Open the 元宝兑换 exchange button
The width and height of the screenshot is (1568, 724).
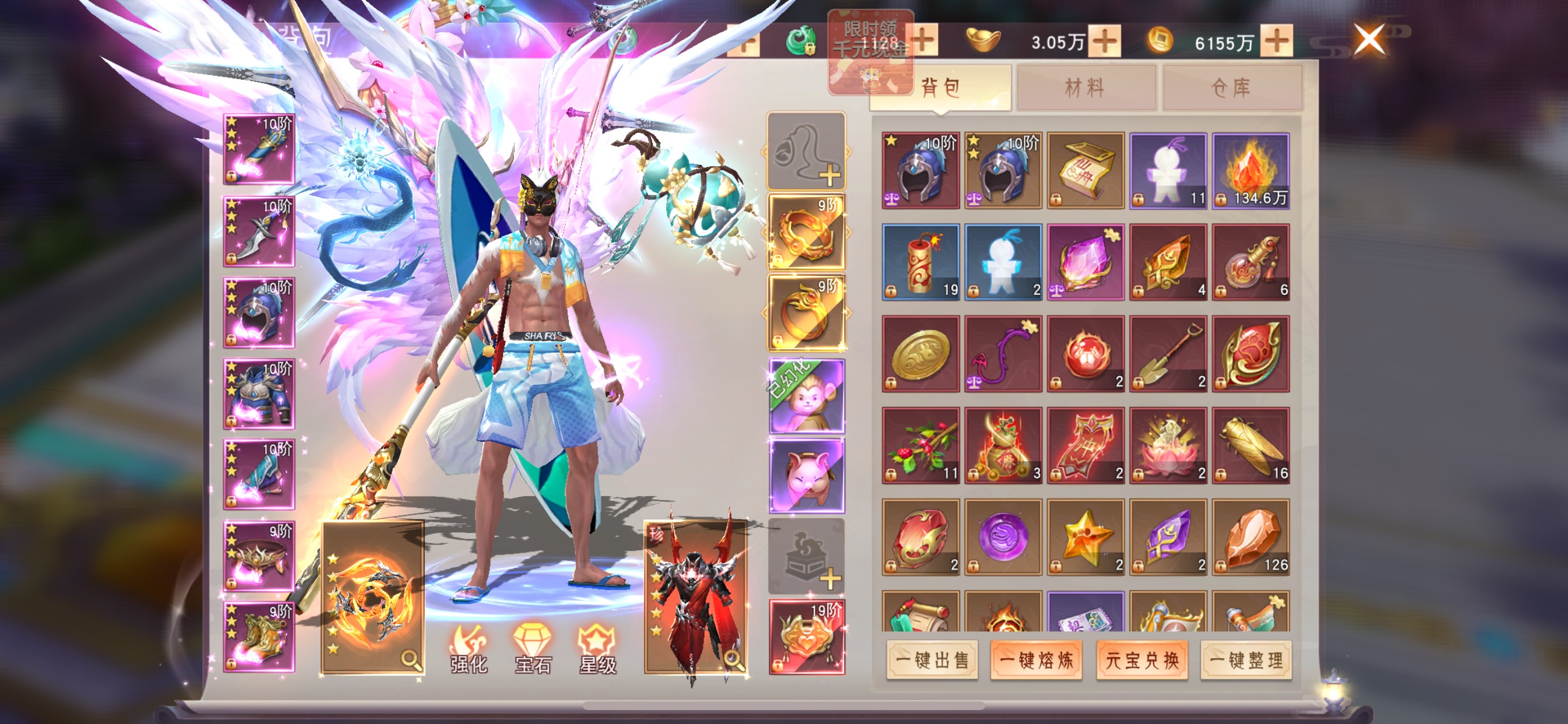[1142, 659]
